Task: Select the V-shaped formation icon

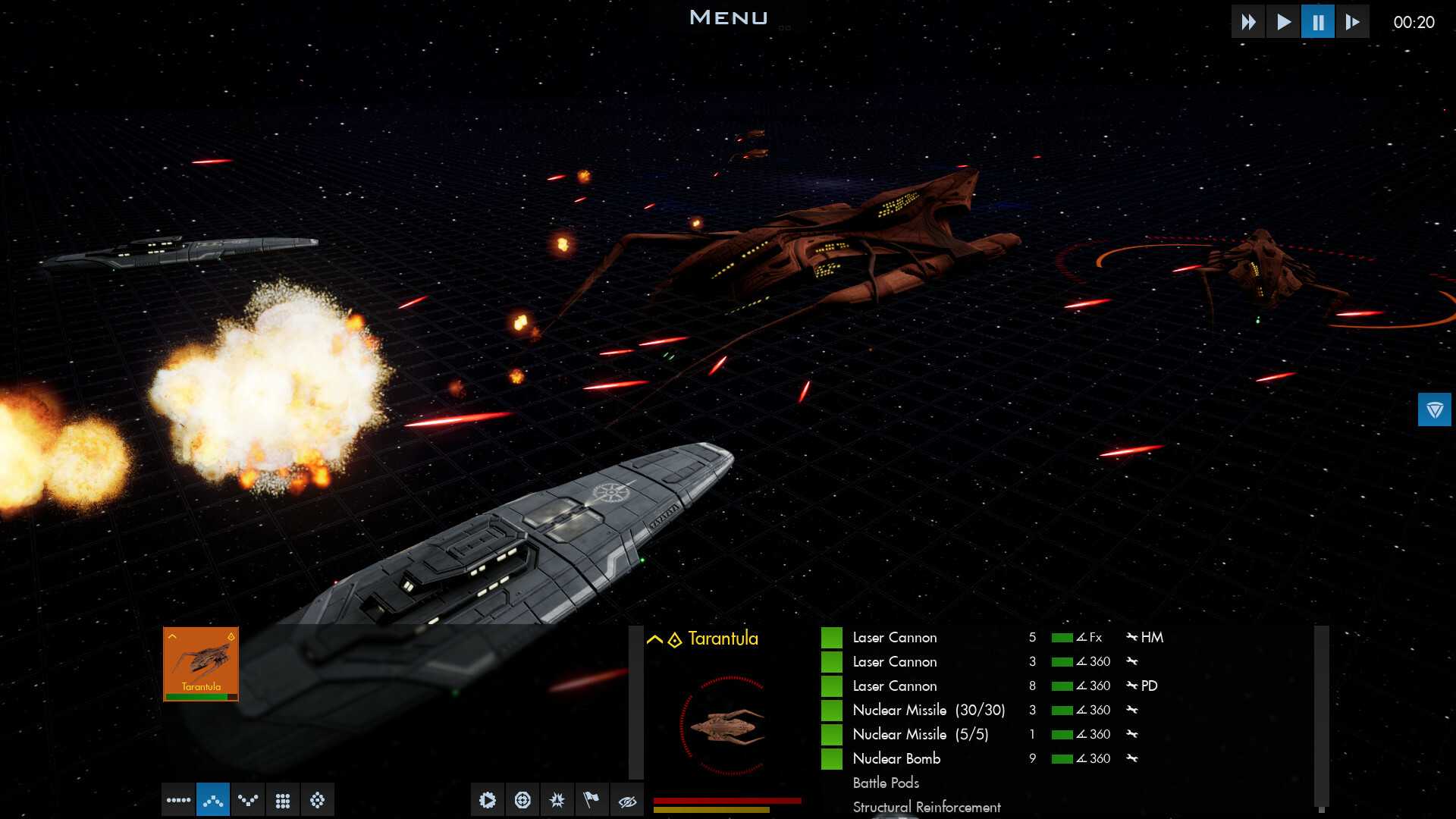Action: pyautogui.click(x=248, y=800)
